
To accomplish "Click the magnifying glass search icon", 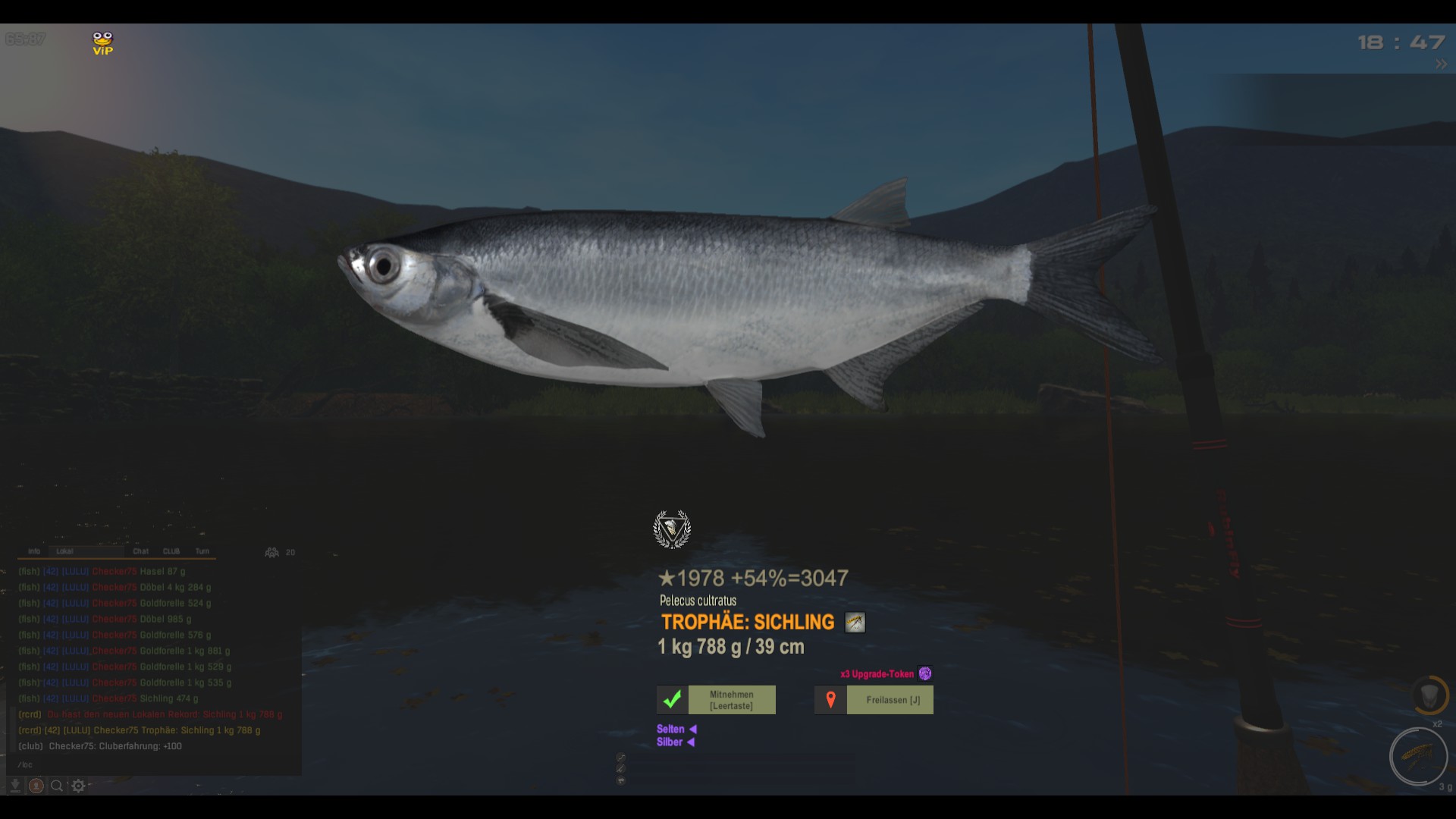I will (x=57, y=786).
